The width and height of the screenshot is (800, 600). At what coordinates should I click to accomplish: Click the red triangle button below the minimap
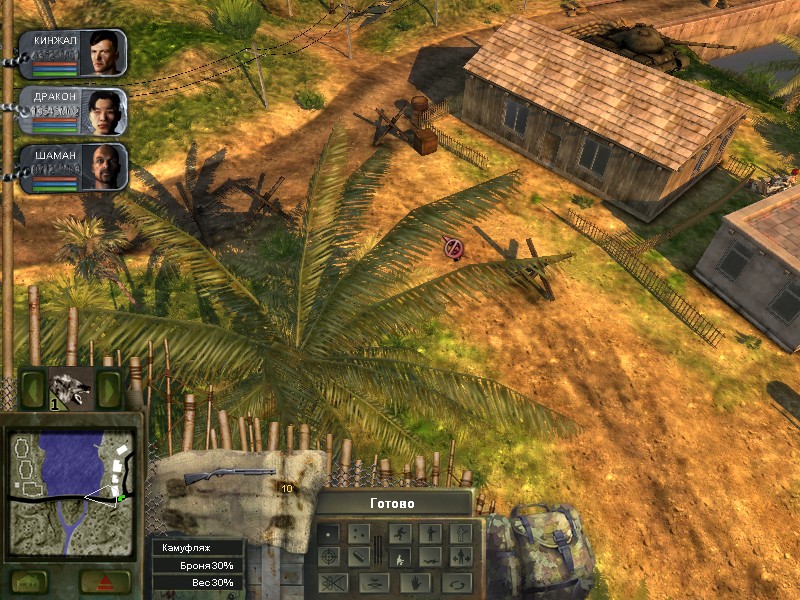pyautogui.click(x=106, y=581)
